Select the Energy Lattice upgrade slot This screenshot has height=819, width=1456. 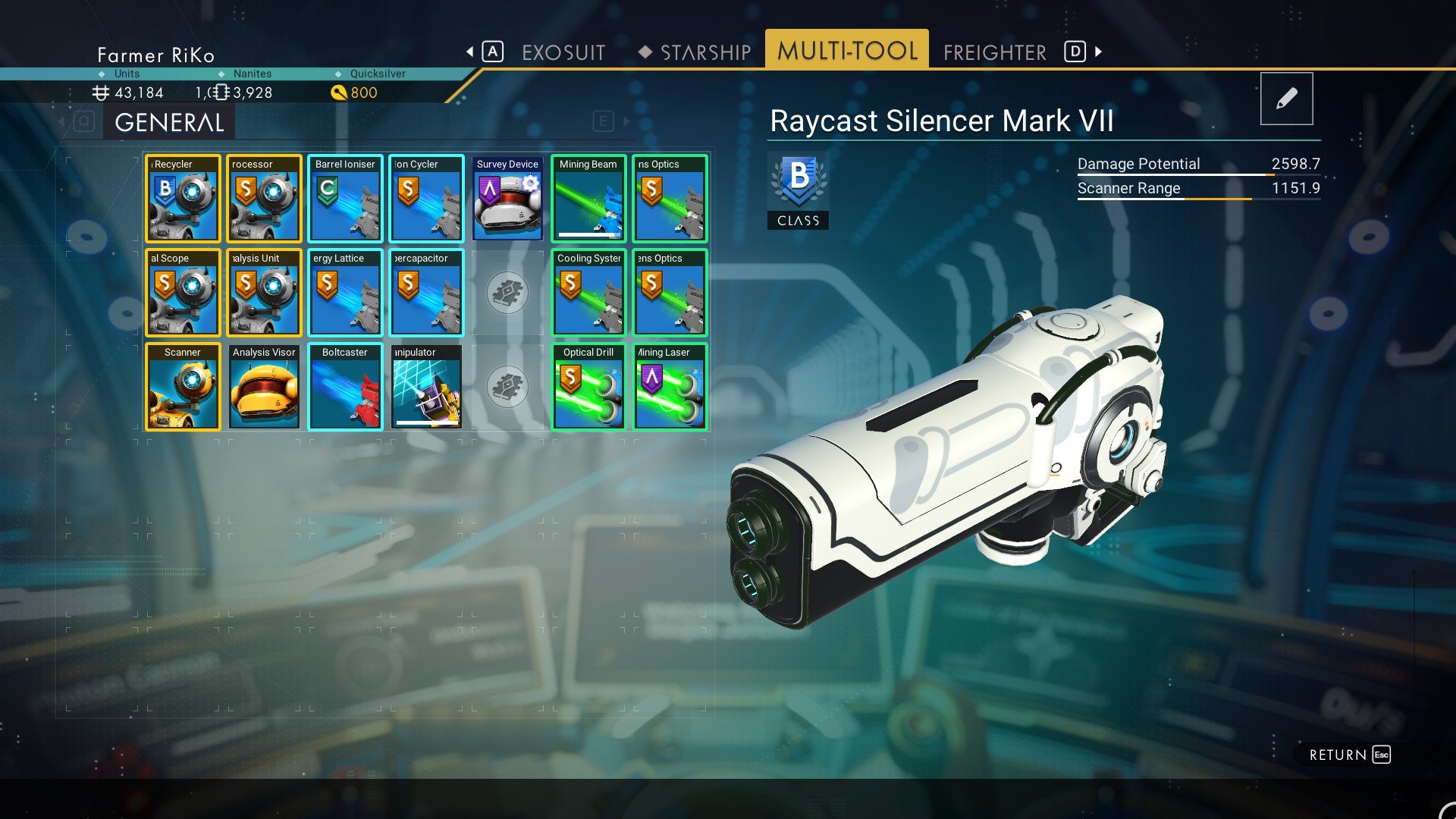(x=345, y=293)
